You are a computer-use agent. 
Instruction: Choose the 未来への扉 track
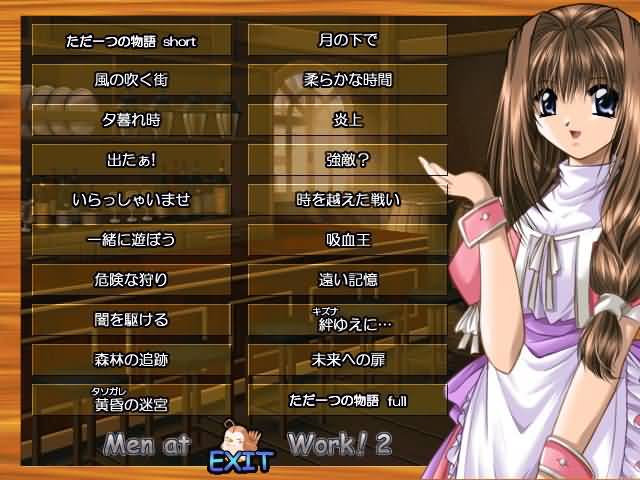348,360
